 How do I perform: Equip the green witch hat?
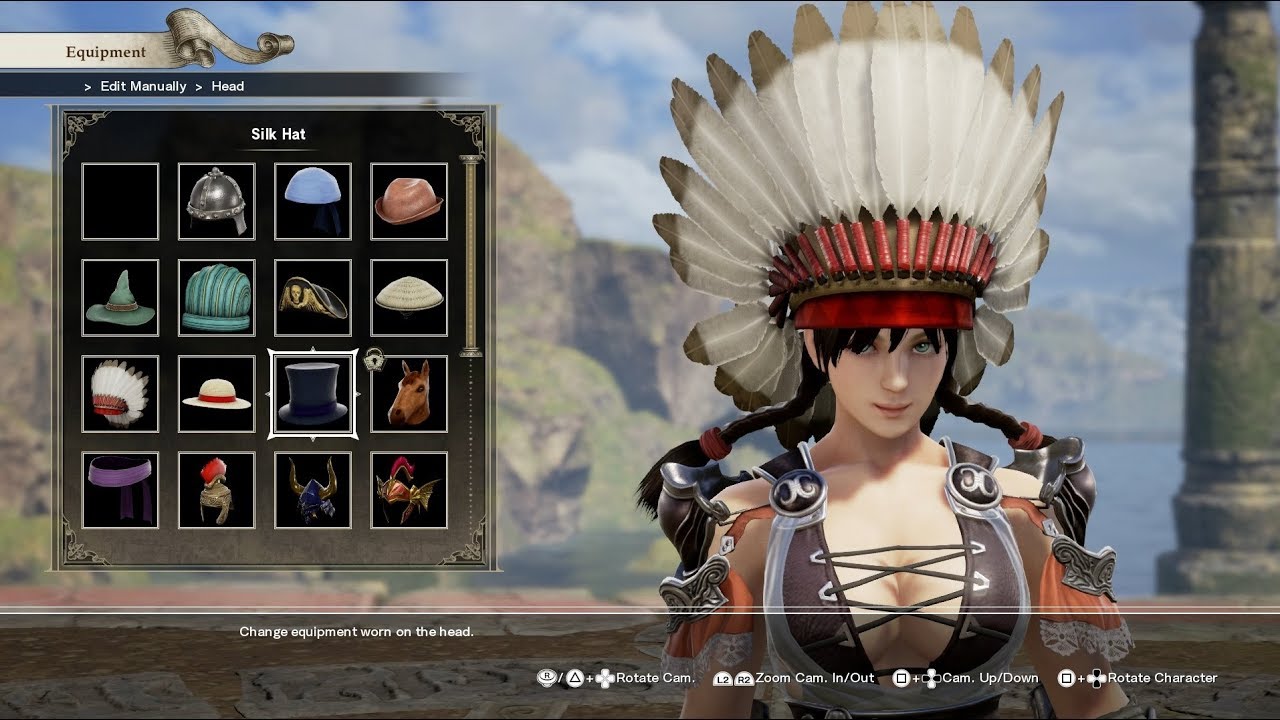(120, 298)
